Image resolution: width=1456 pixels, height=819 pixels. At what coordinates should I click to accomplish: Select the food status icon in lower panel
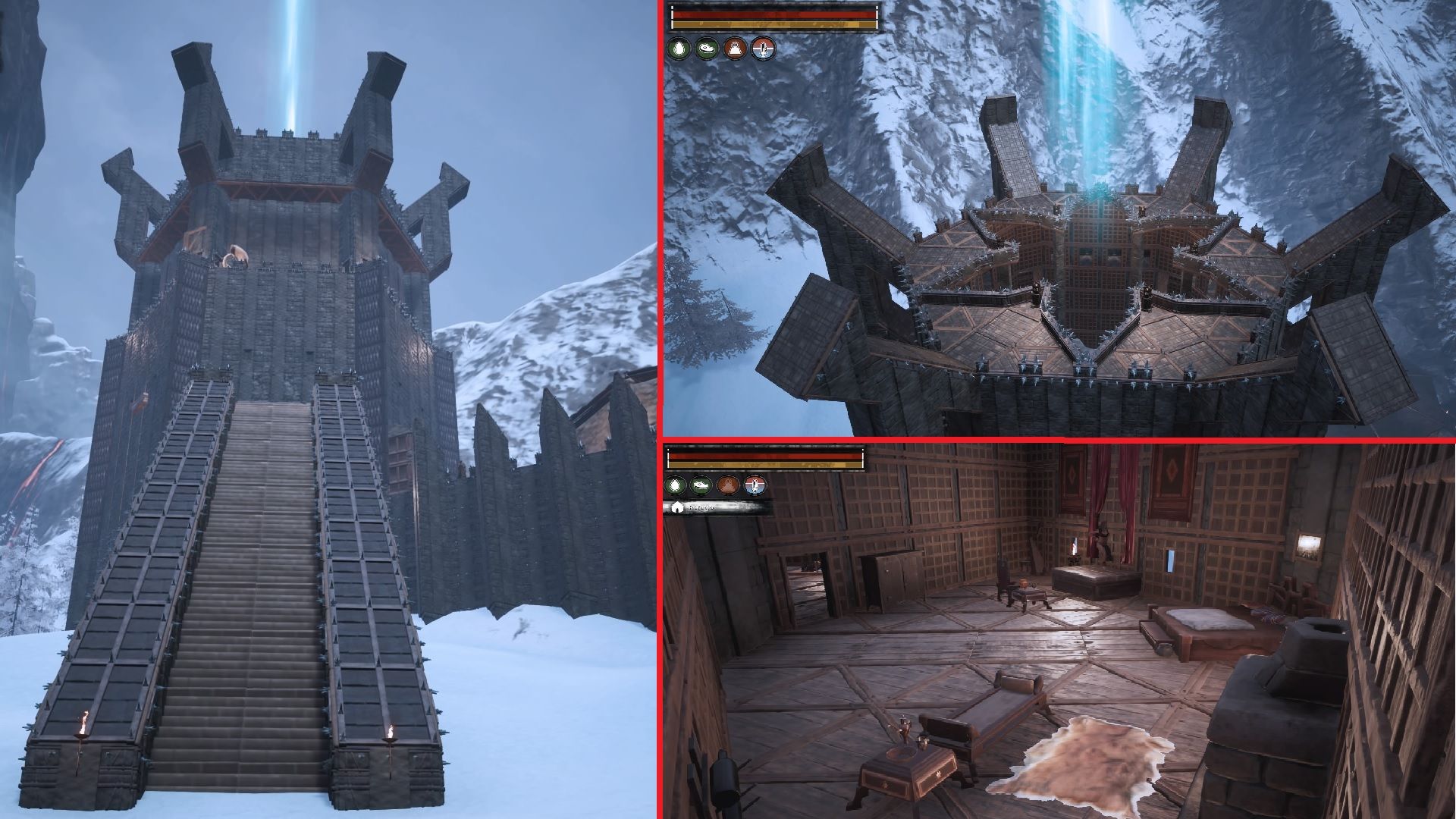(x=701, y=485)
